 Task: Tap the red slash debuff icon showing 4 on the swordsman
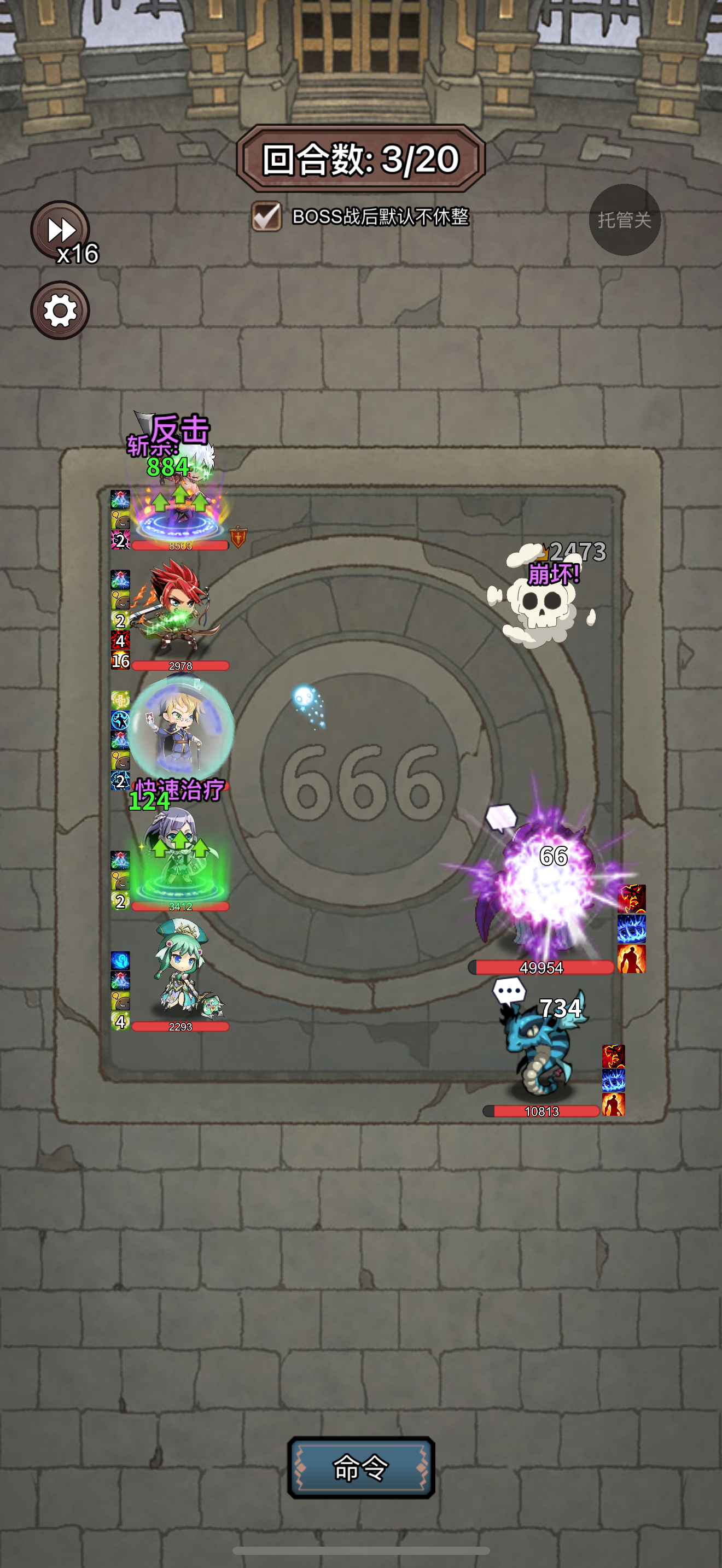pos(120,640)
